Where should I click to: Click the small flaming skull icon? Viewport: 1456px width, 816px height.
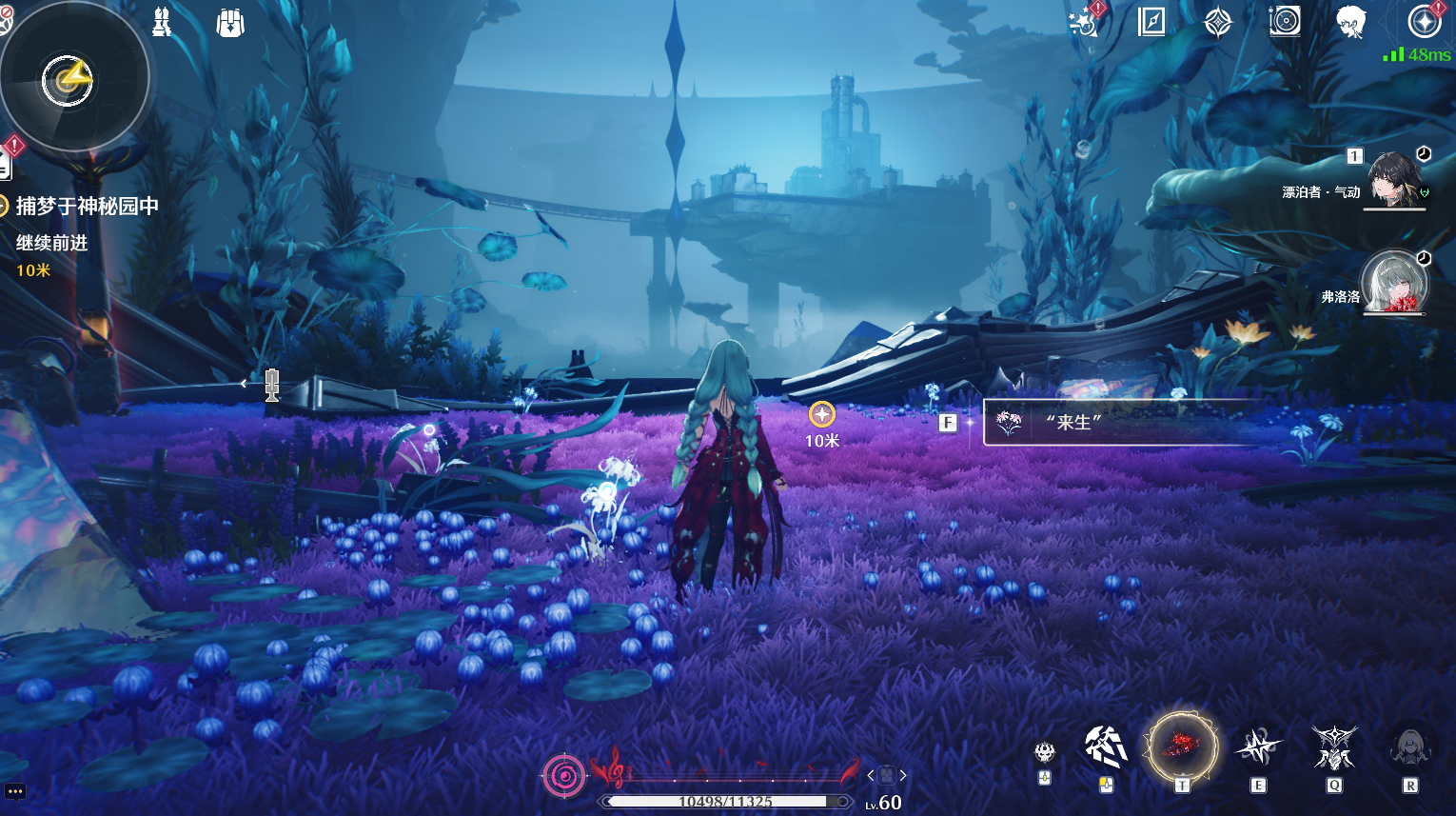[1045, 753]
